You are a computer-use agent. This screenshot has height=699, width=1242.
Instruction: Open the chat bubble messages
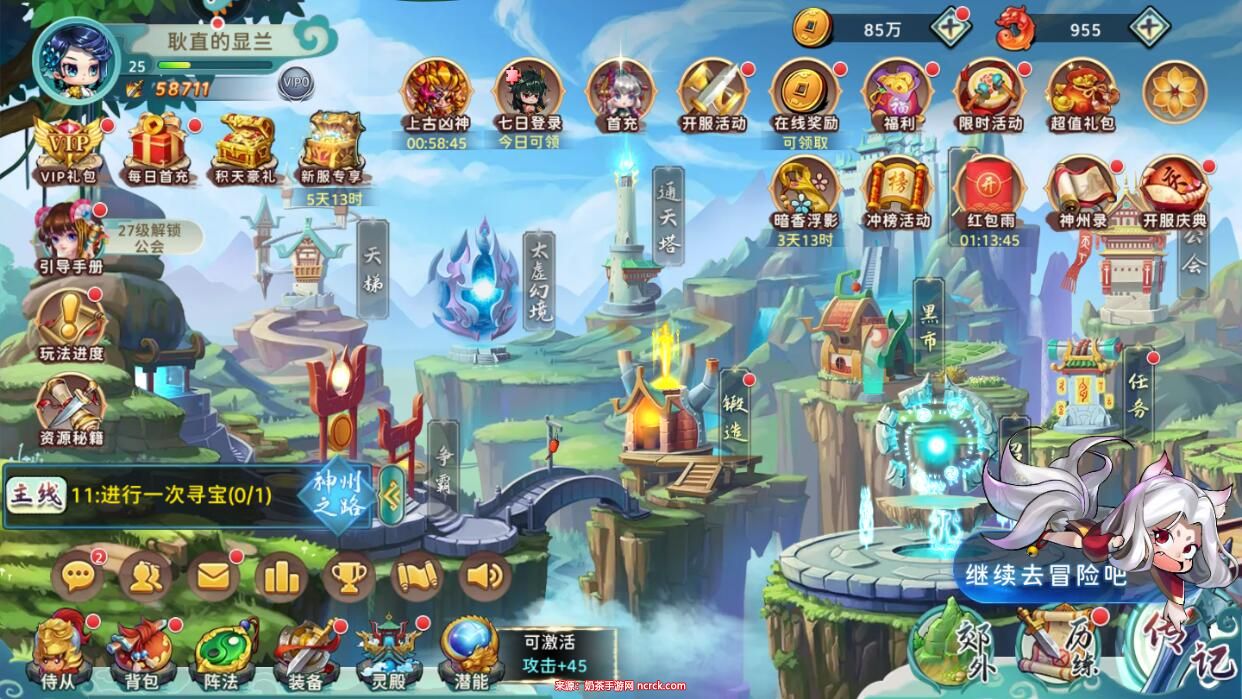click(x=77, y=576)
